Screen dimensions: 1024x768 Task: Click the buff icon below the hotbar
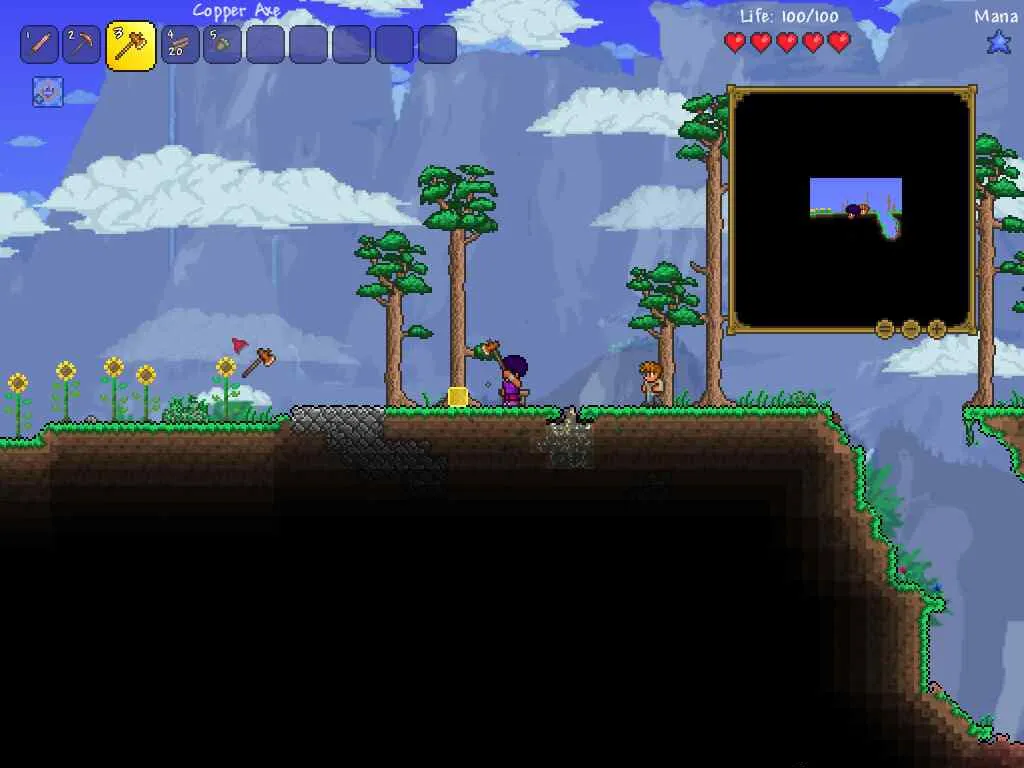point(47,92)
